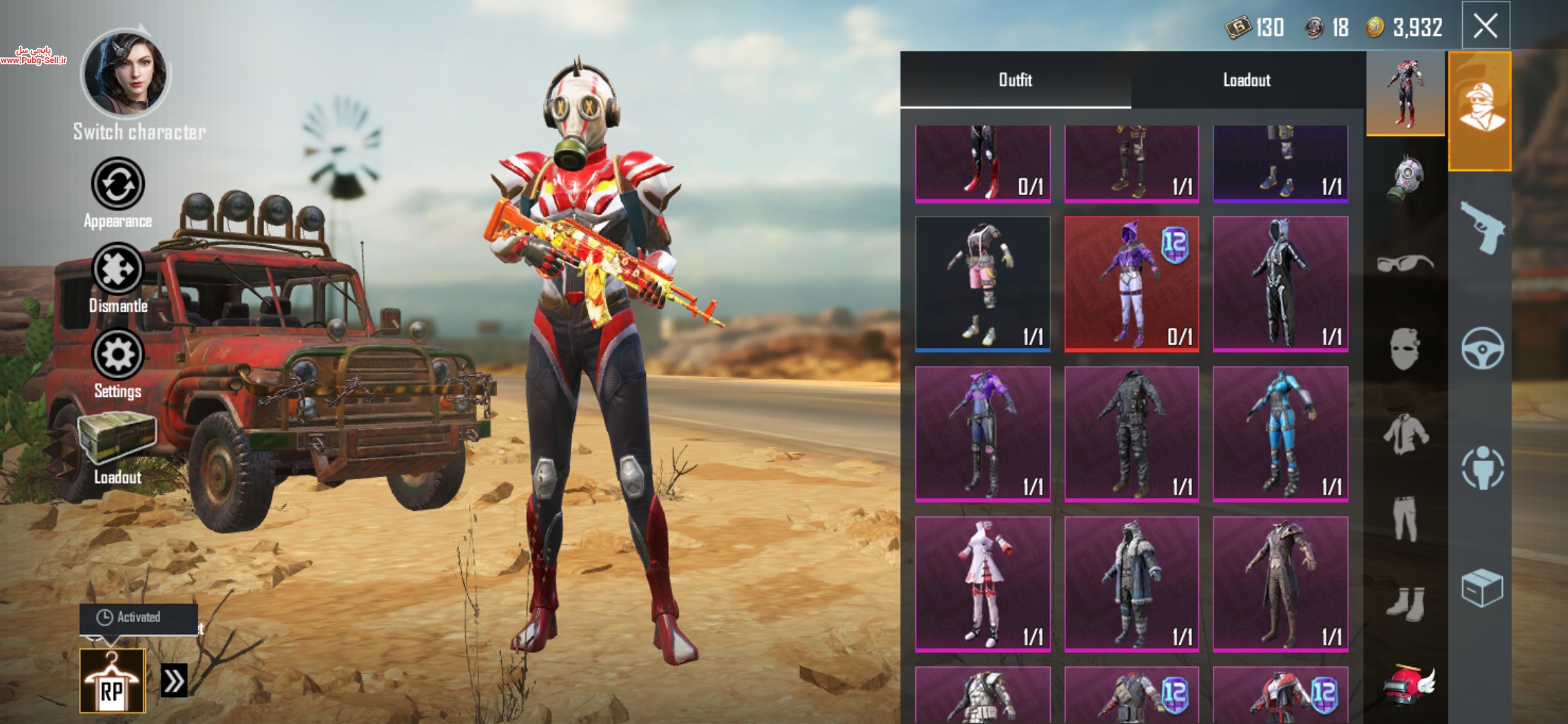Open the pistol weapons category
This screenshot has width=1568, height=724.
[x=1482, y=228]
